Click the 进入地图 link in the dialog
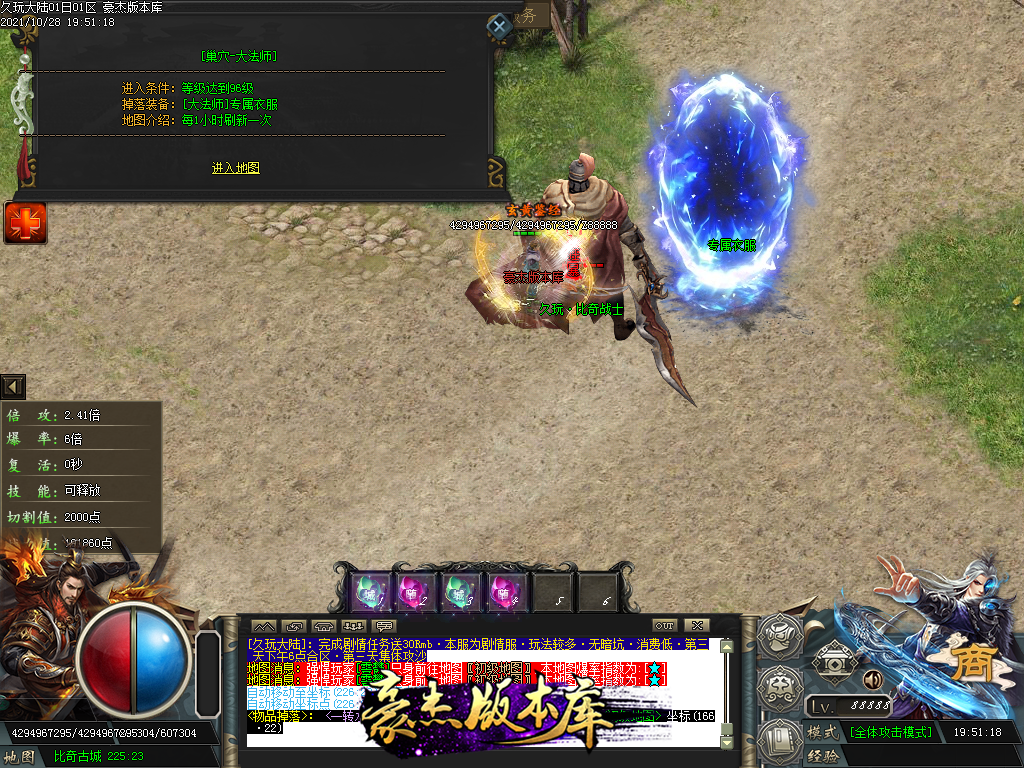The height and width of the screenshot is (768, 1024). [x=235, y=168]
